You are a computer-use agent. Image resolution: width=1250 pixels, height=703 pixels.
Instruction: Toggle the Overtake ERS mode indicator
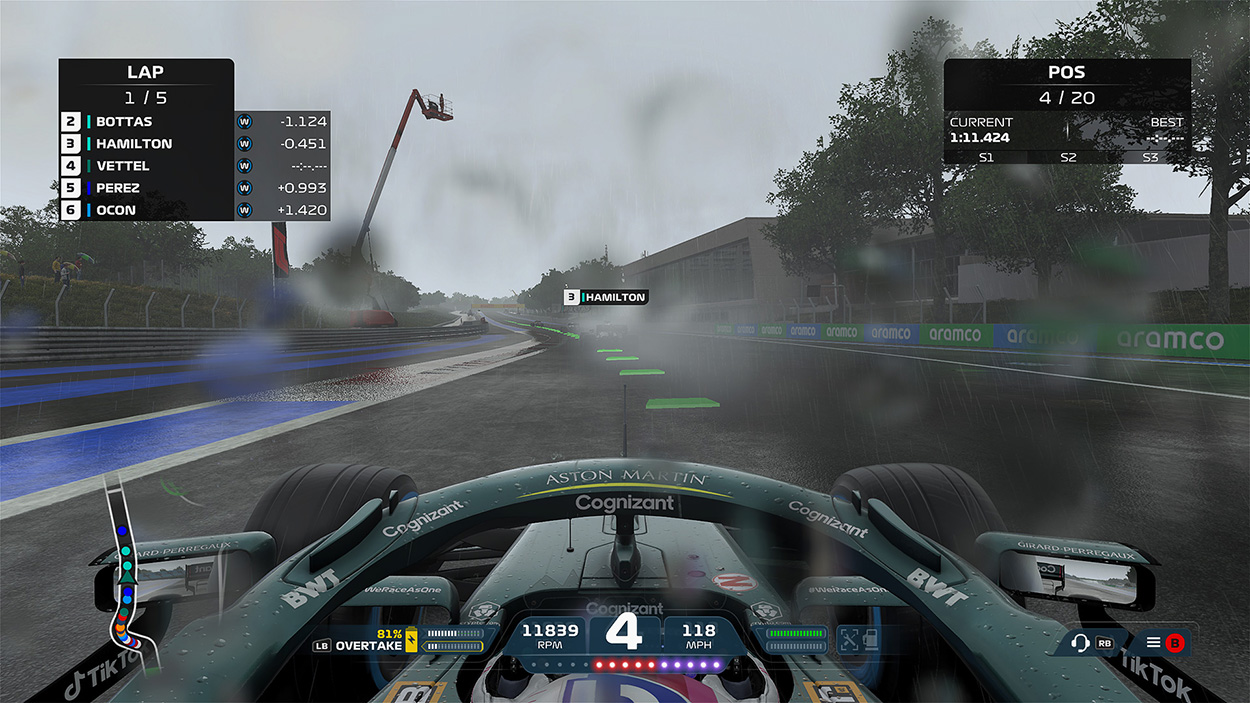pos(370,645)
